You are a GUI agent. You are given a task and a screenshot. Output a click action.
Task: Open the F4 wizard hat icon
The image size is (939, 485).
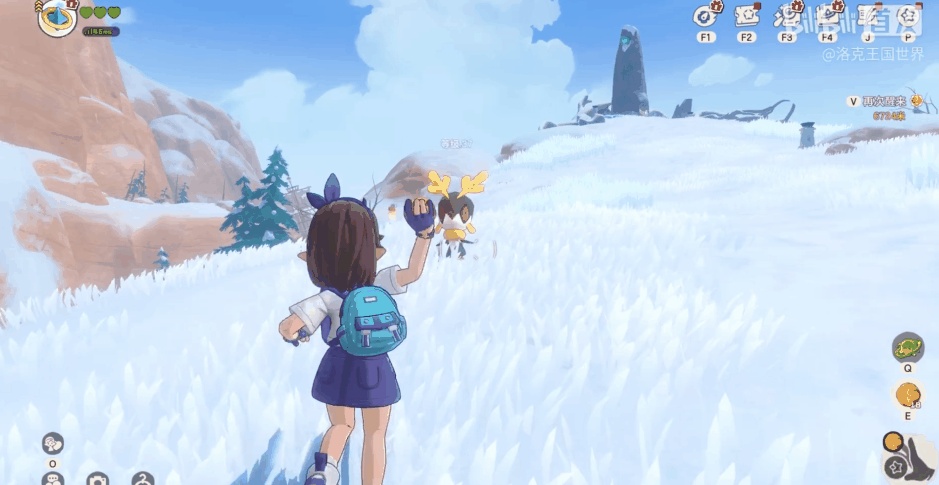pos(827,16)
